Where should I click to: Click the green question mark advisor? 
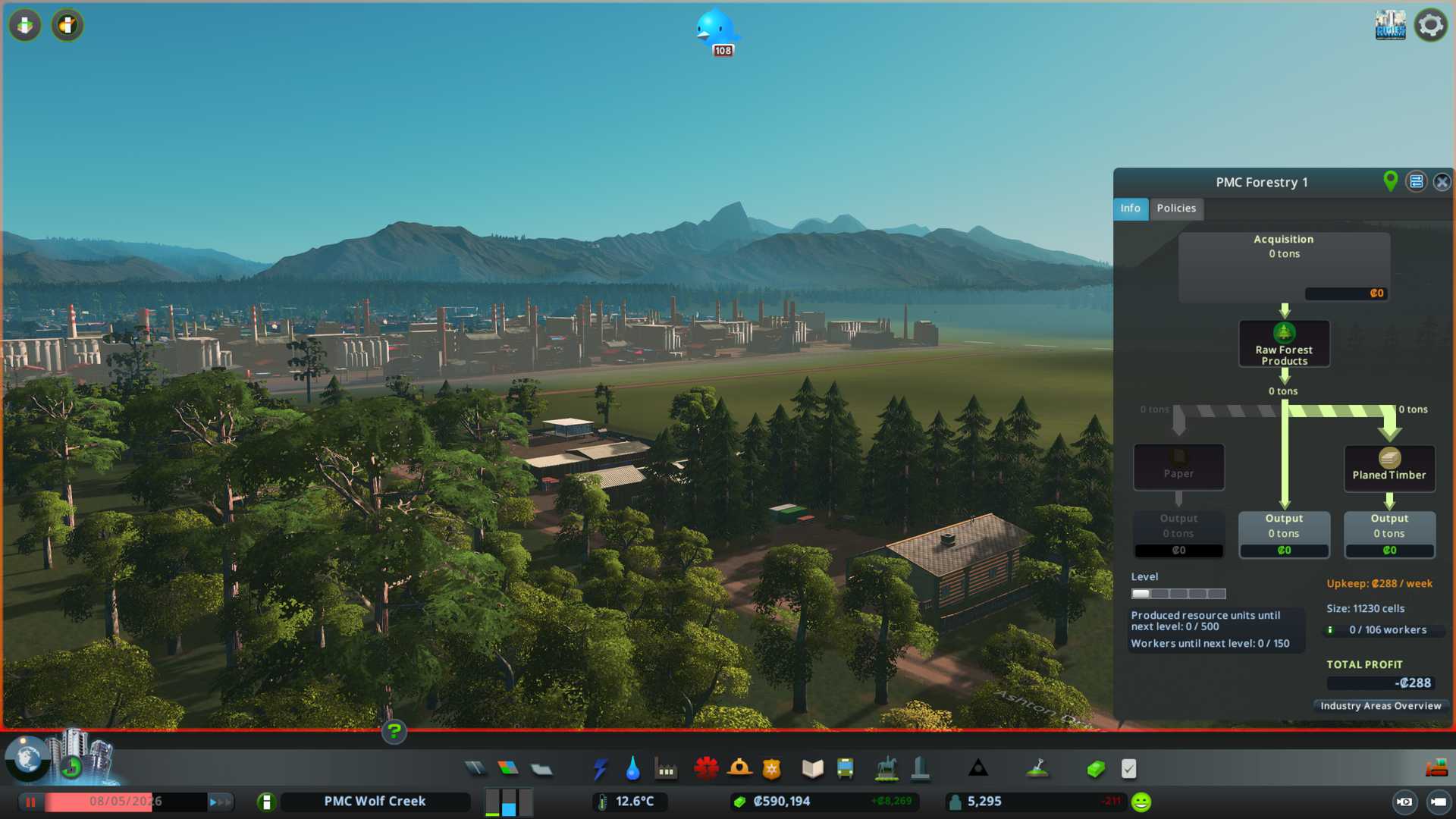[x=394, y=732]
